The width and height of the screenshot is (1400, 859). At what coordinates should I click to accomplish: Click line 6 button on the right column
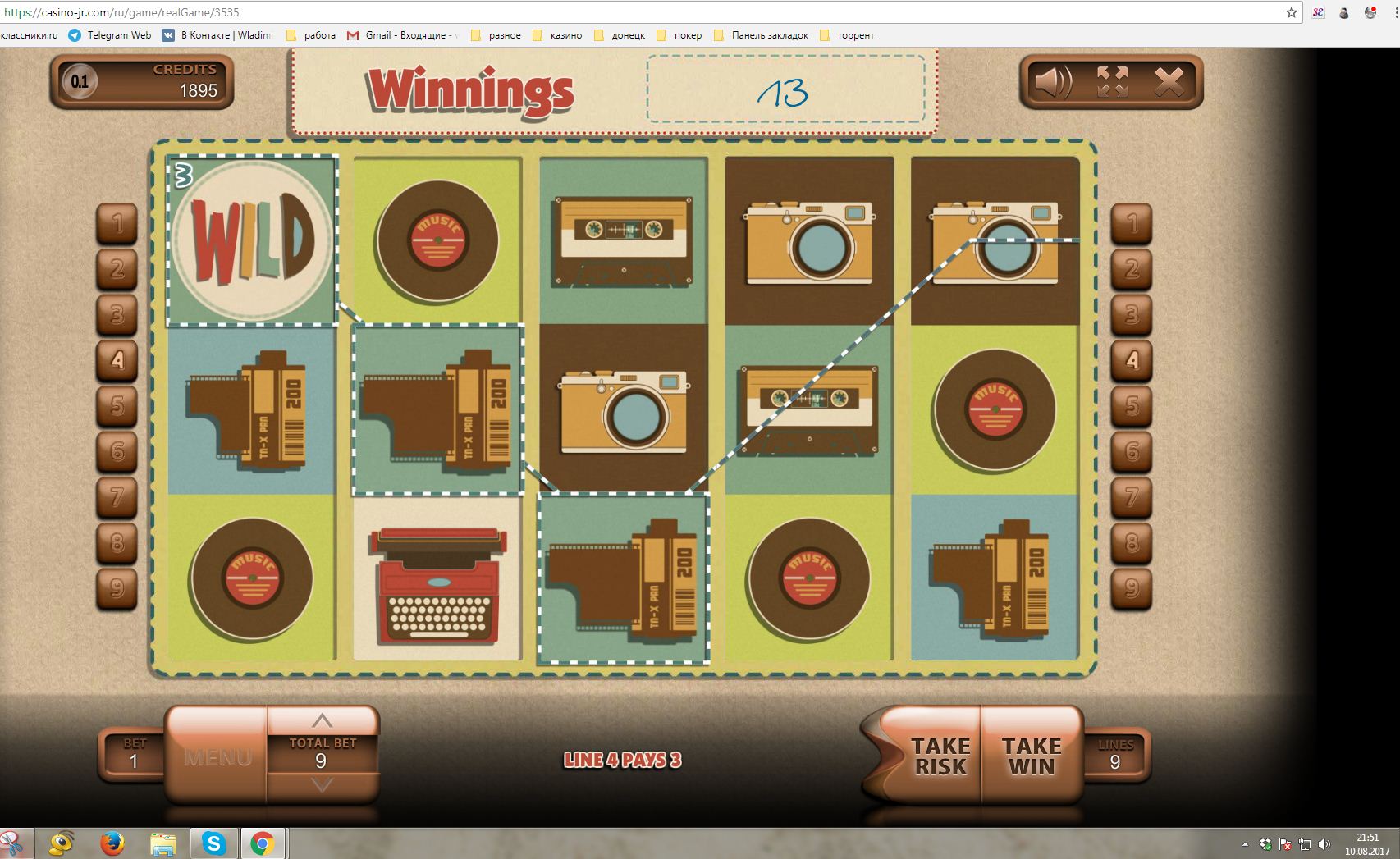click(1132, 450)
